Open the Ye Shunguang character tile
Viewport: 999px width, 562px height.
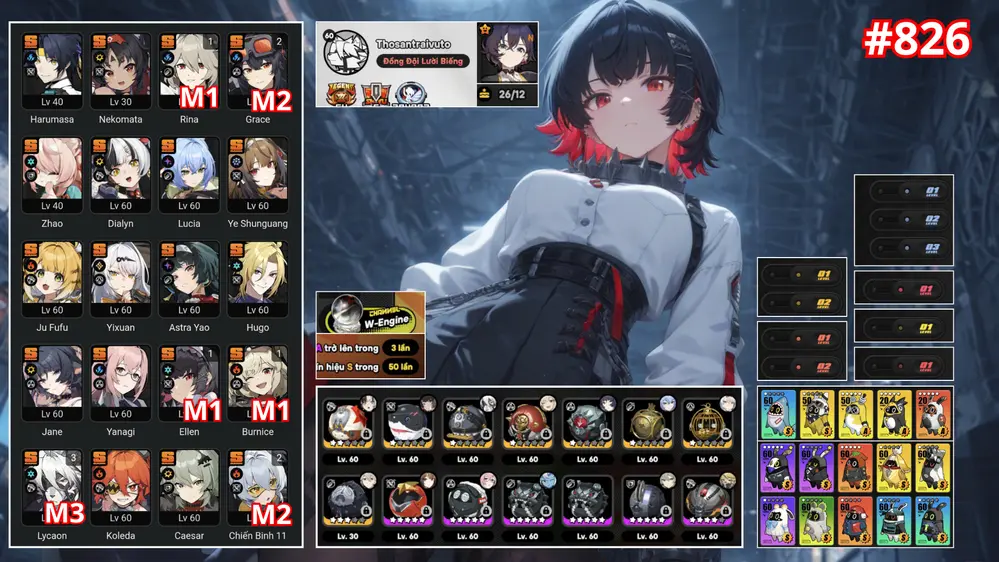[258, 175]
